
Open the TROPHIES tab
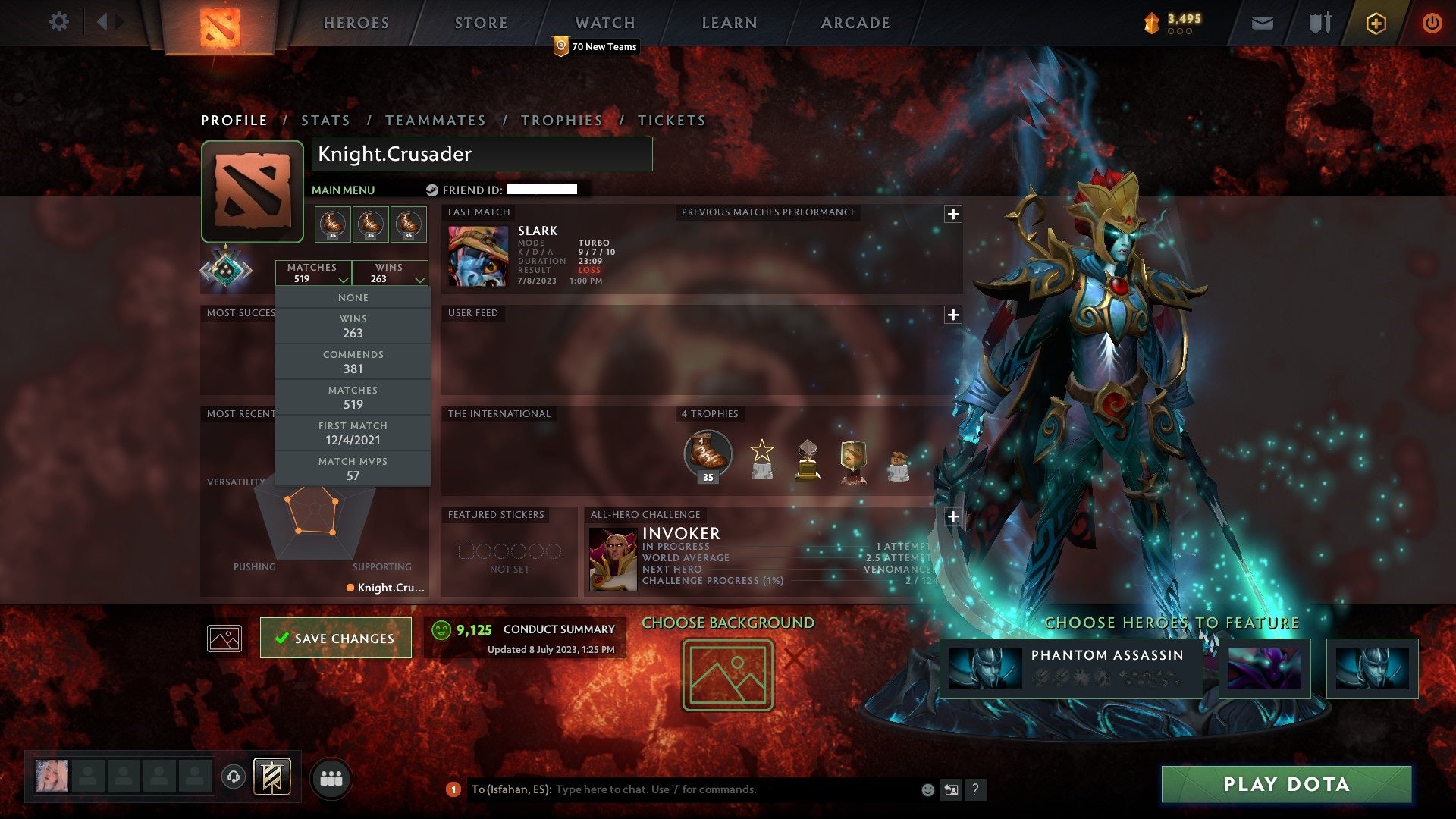pyautogui.click(x=561, y=120)
